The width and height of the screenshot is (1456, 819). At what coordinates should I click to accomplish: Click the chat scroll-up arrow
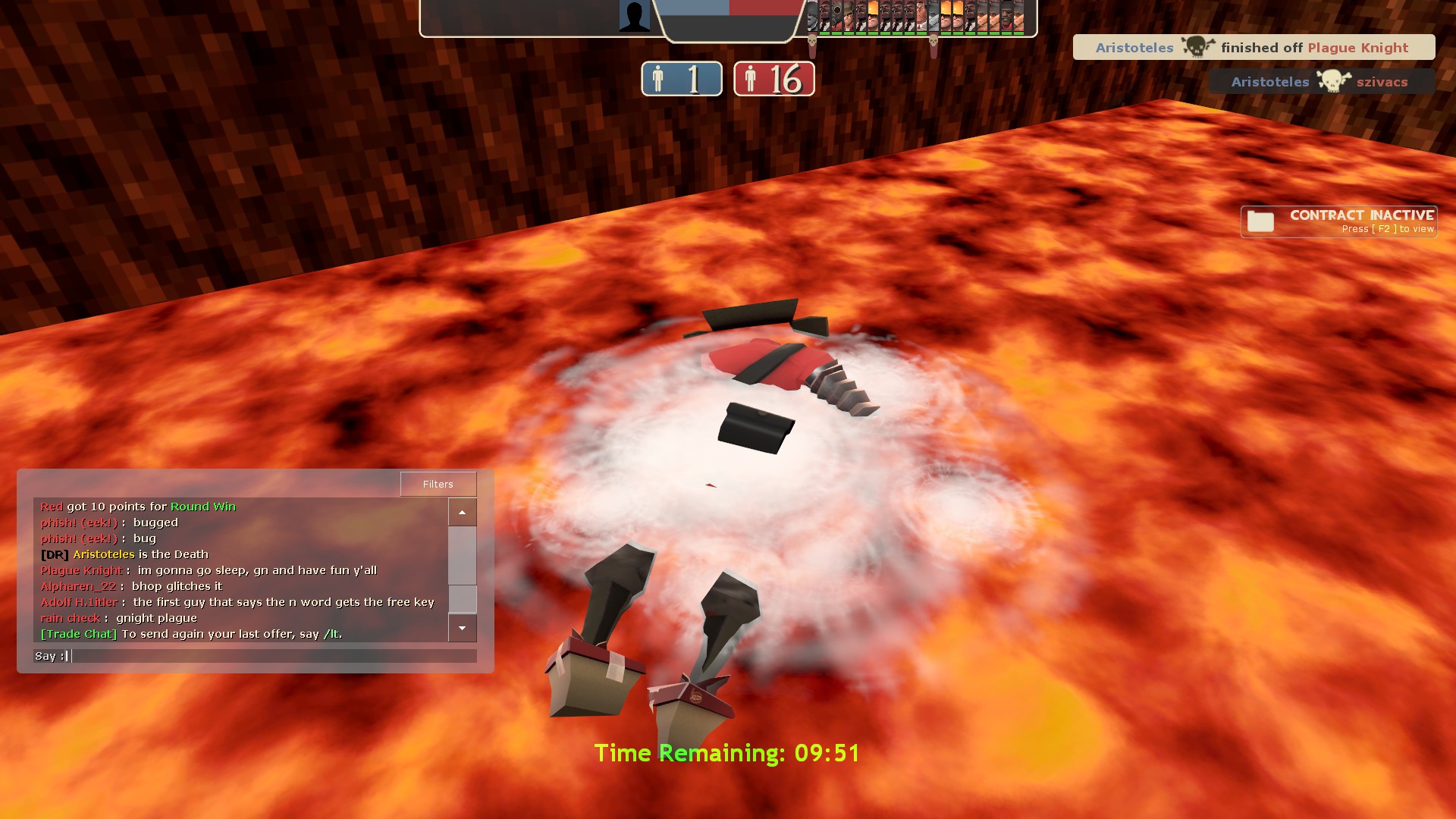[x=462, y=512]
